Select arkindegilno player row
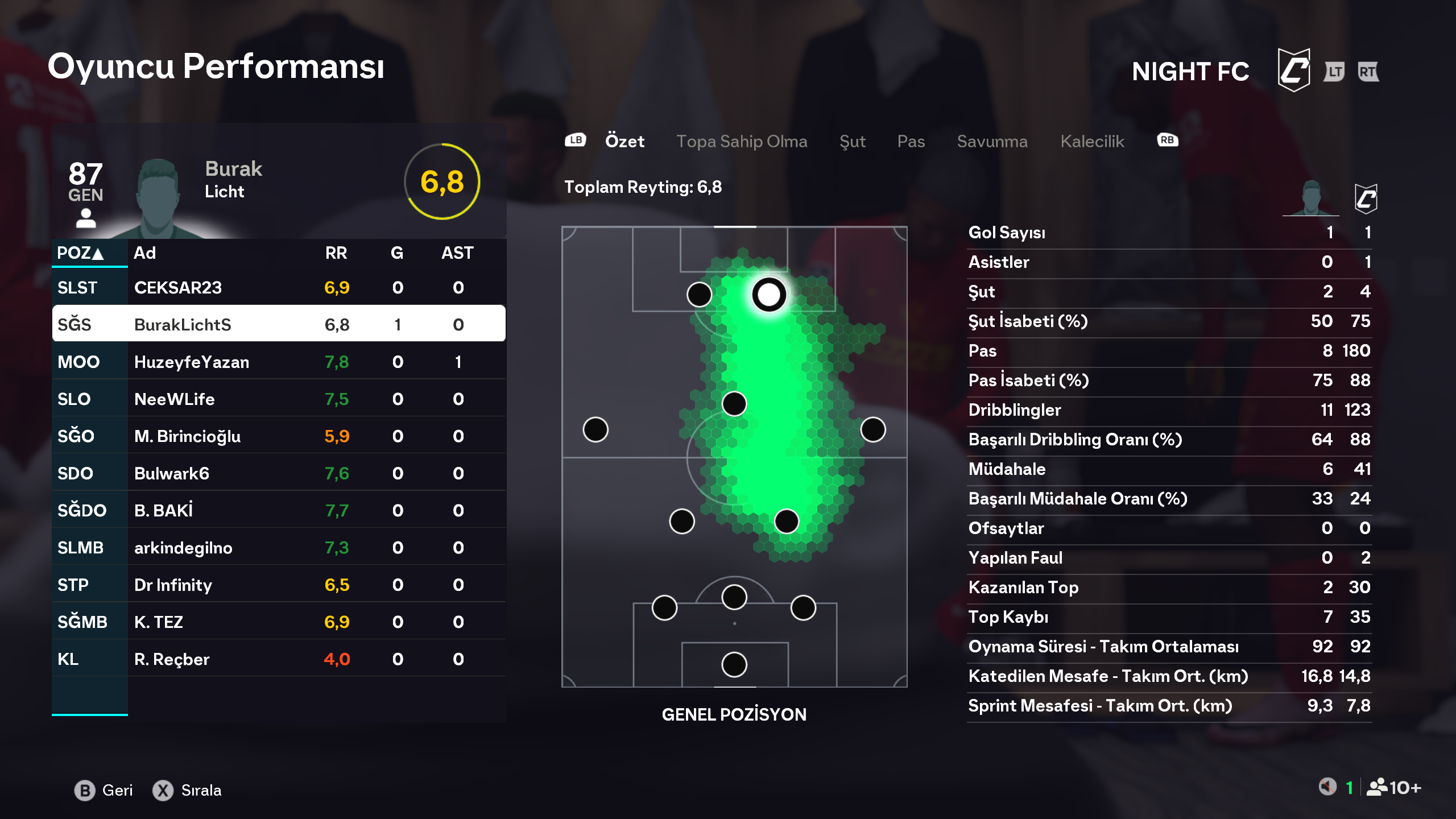 (279, 548)
